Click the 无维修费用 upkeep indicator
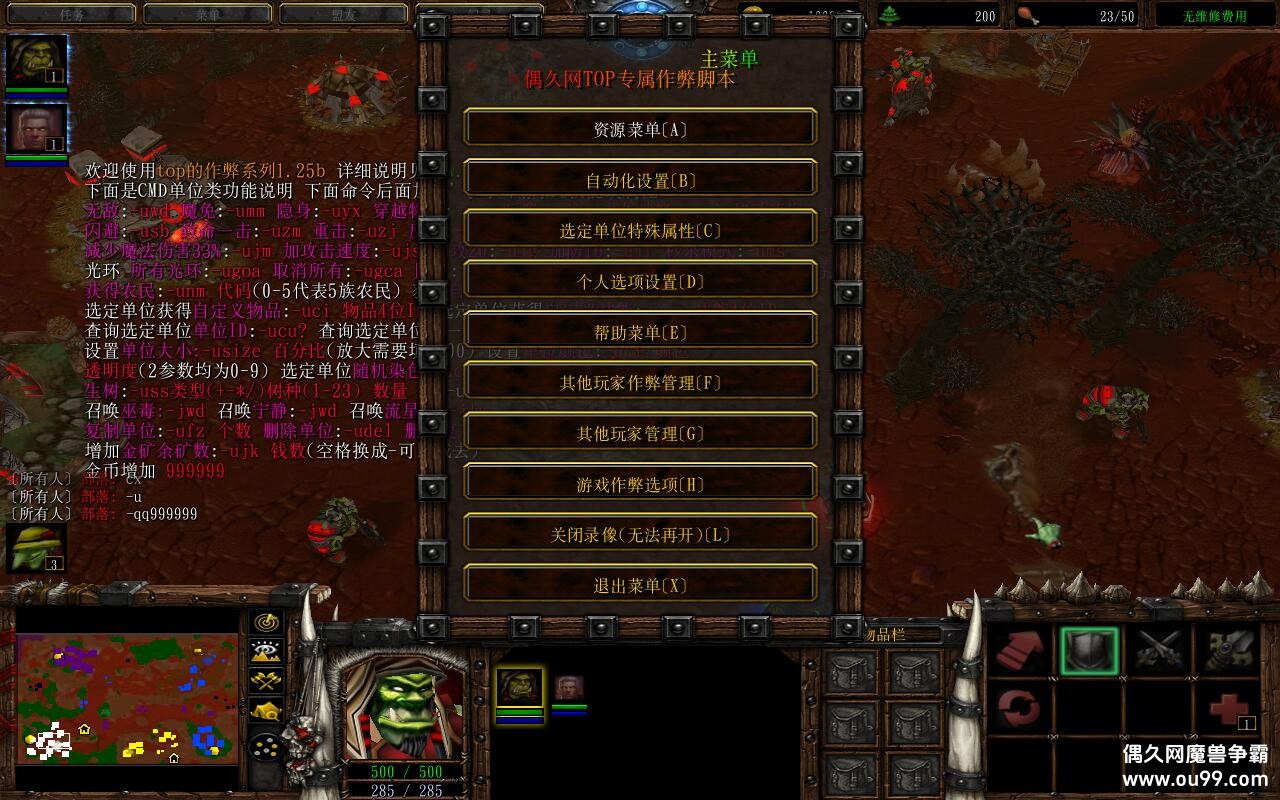The height and width of the screenshot is (800, 1280). (1213, 14)
